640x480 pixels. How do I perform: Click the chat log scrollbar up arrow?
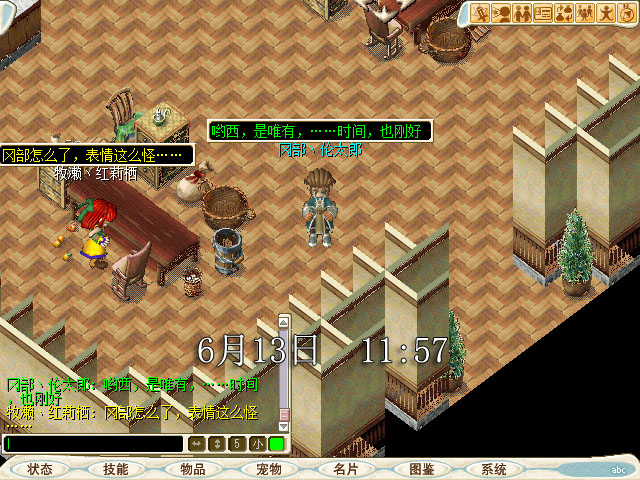(284, 322)
